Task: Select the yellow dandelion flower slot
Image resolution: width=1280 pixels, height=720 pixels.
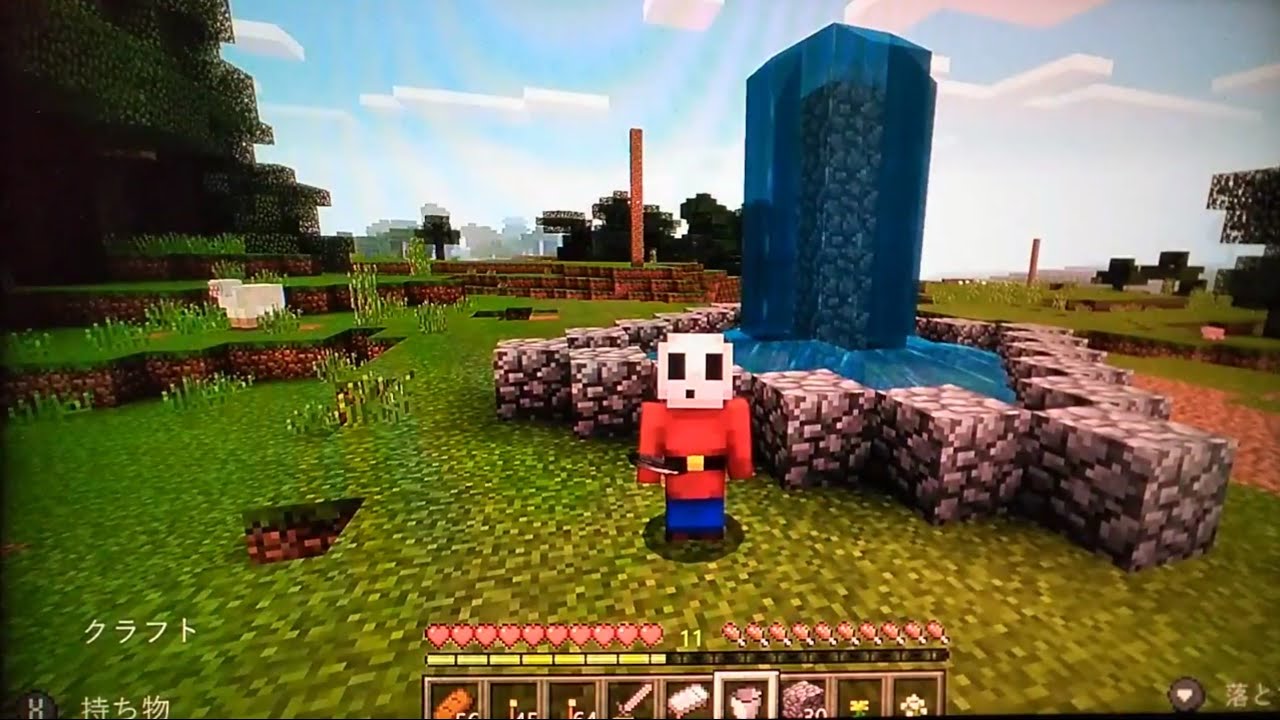Action: point(858,700)
